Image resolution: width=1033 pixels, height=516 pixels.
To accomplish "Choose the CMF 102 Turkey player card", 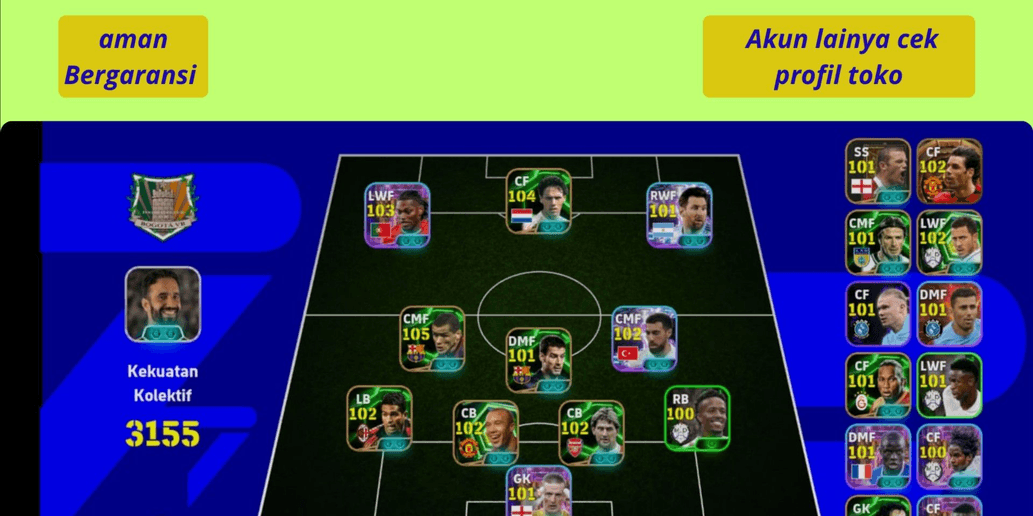I will 644,338.
